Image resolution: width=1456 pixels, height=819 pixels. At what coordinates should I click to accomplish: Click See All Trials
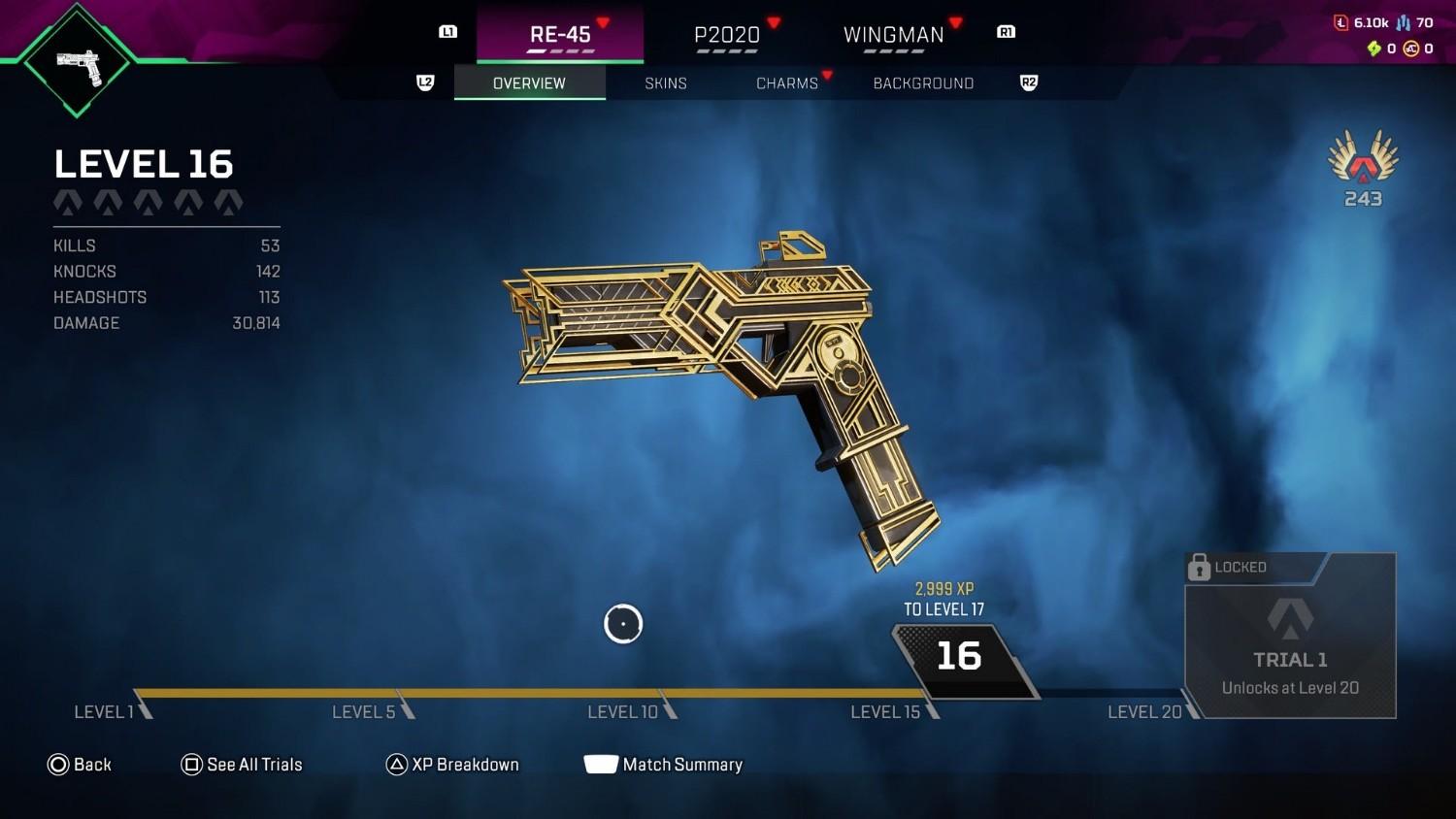pos(254,765)
